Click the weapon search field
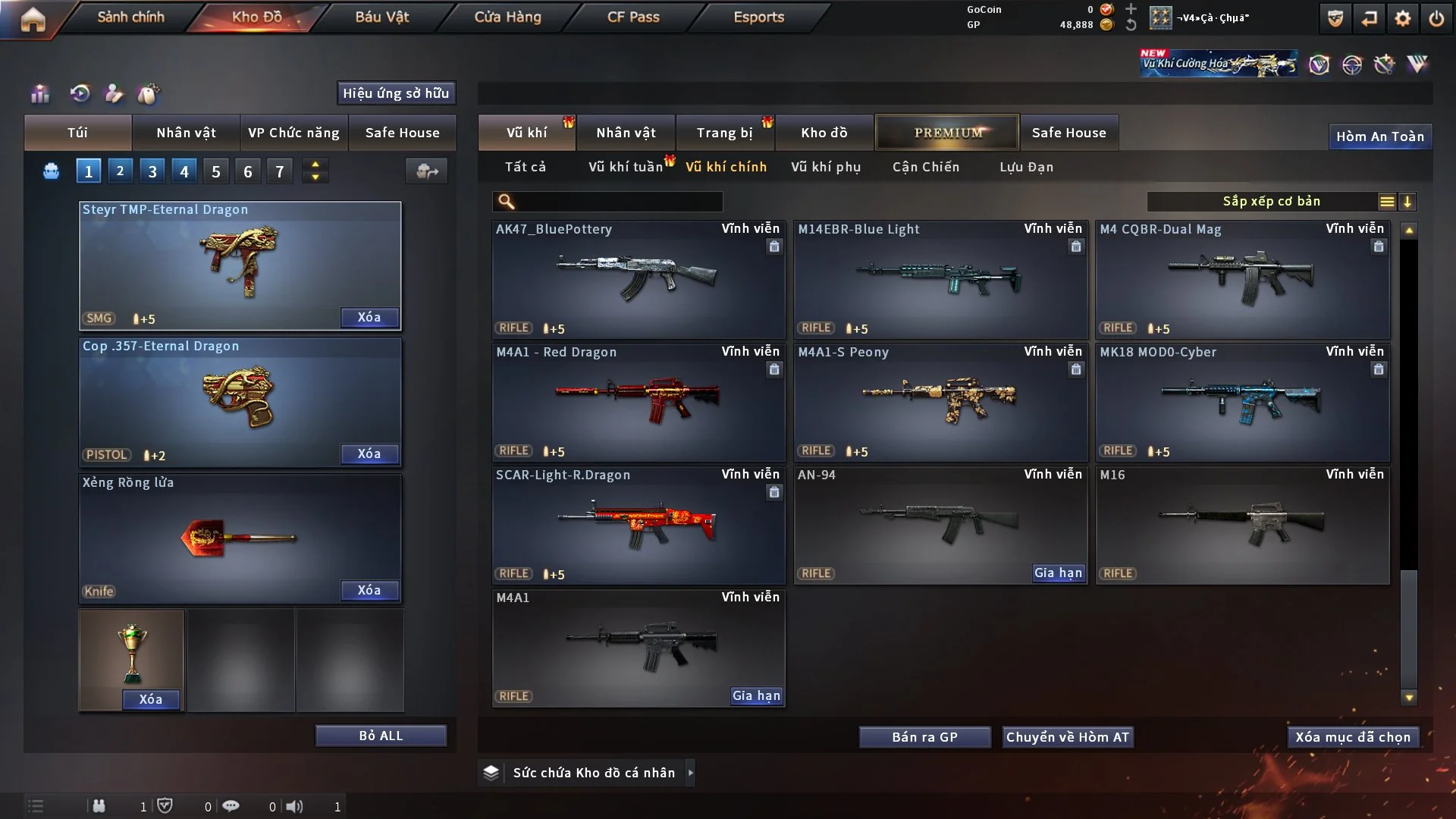 618,202
